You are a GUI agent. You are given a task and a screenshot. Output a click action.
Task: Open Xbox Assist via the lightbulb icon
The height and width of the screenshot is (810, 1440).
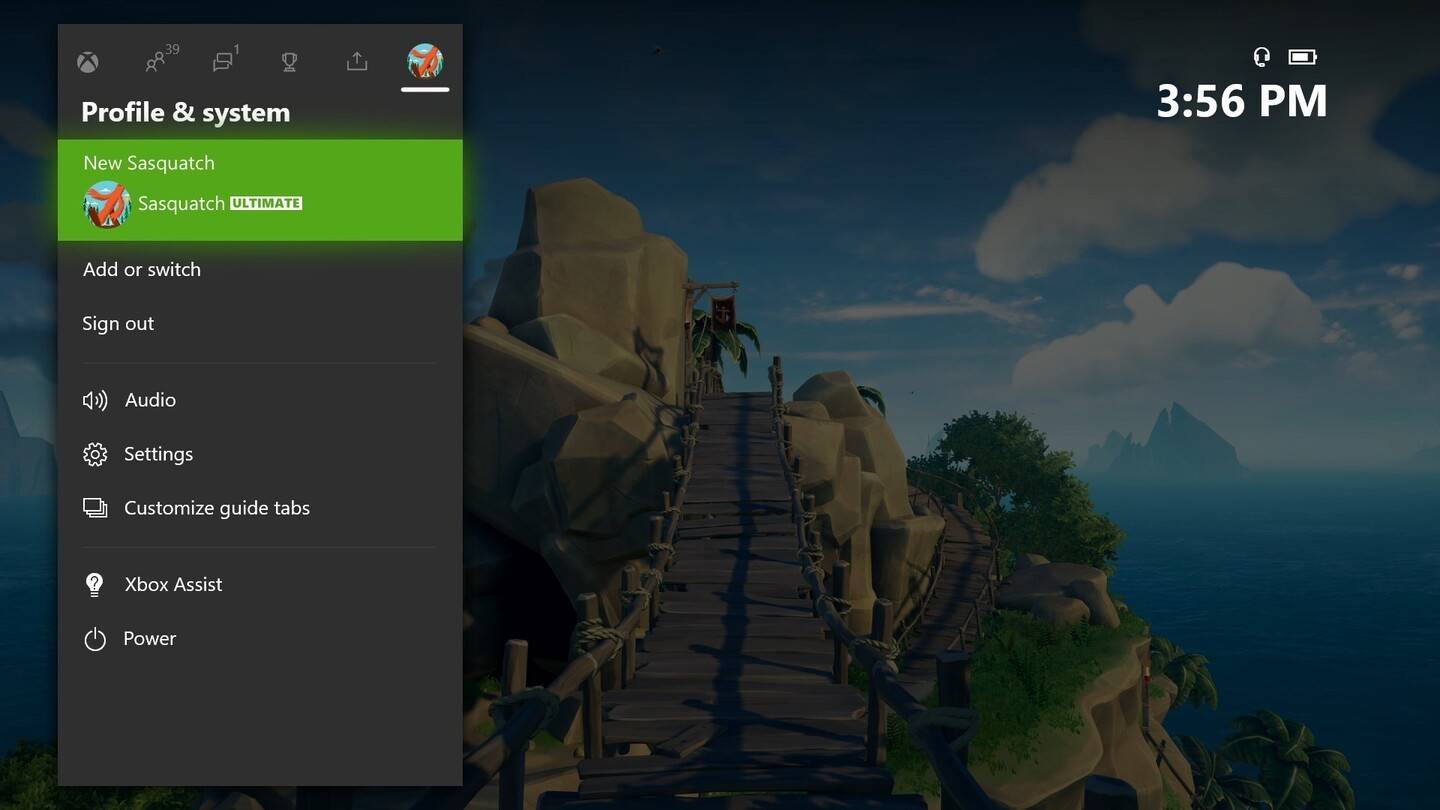click(95, 584)
